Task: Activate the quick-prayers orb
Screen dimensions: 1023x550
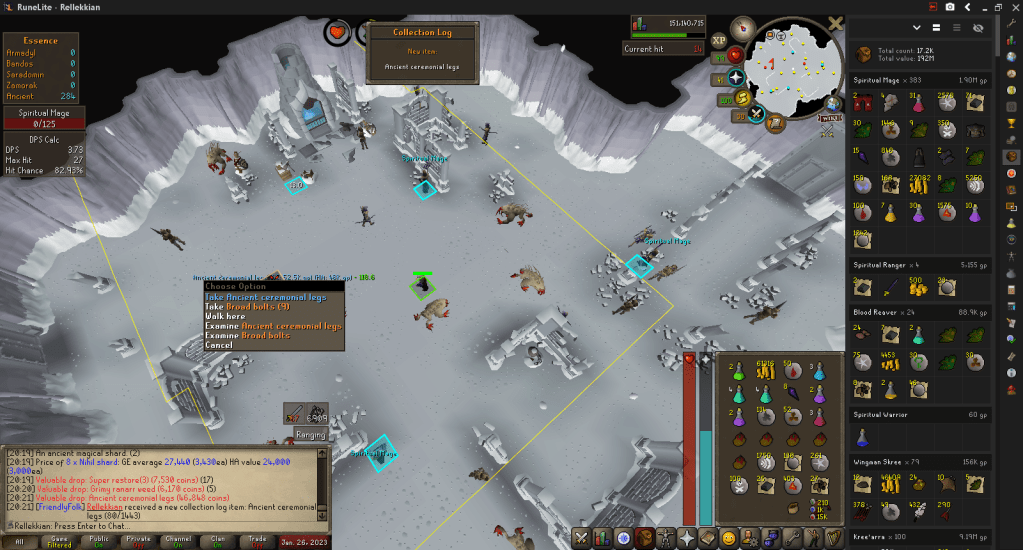Action: (737, 76)
